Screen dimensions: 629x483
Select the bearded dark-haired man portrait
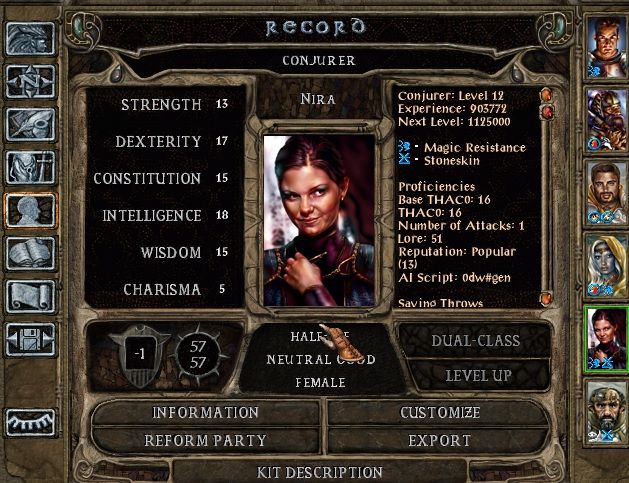click(606, 189)
